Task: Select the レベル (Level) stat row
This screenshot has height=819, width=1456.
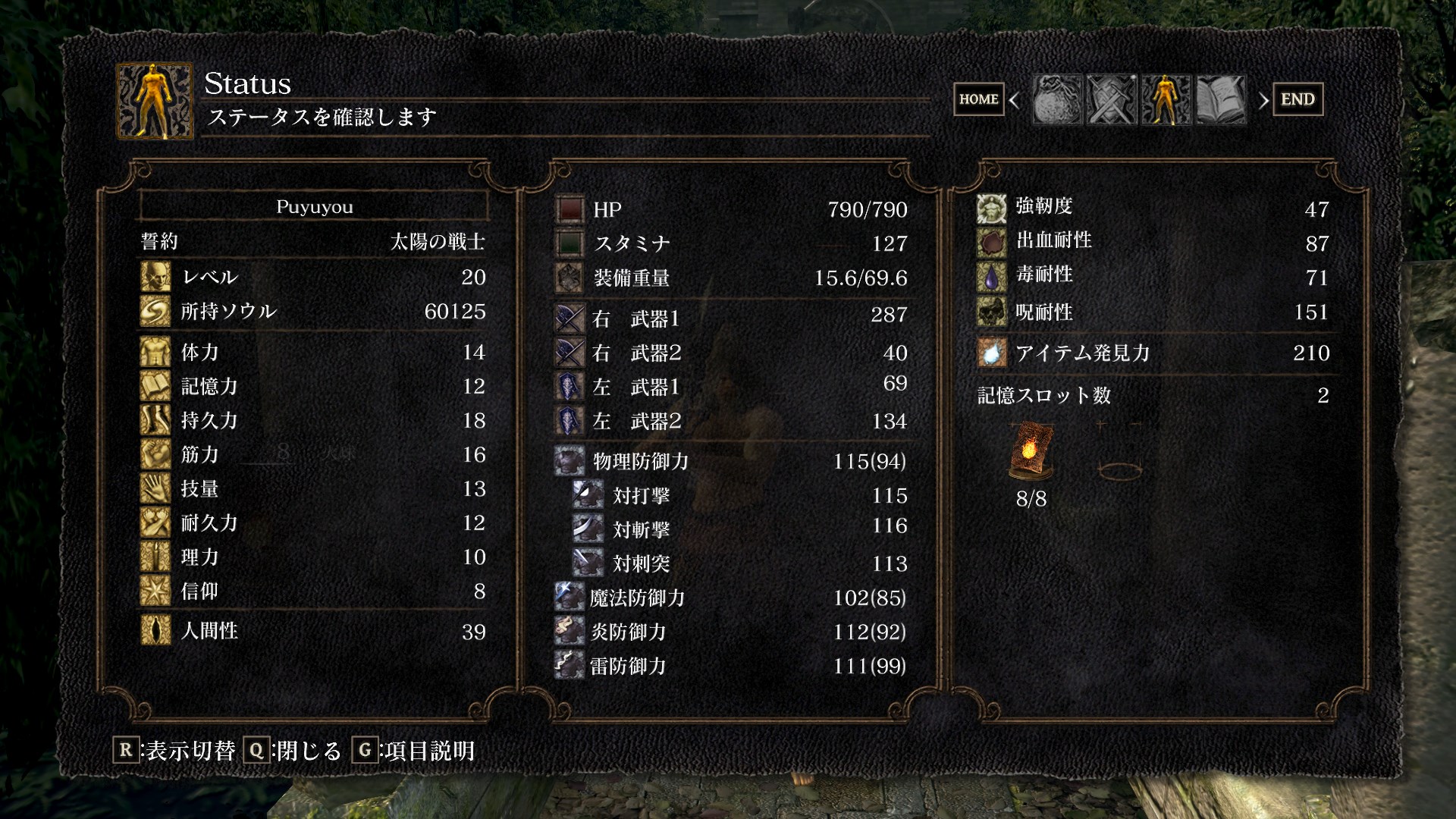Action: pos(312,277)
